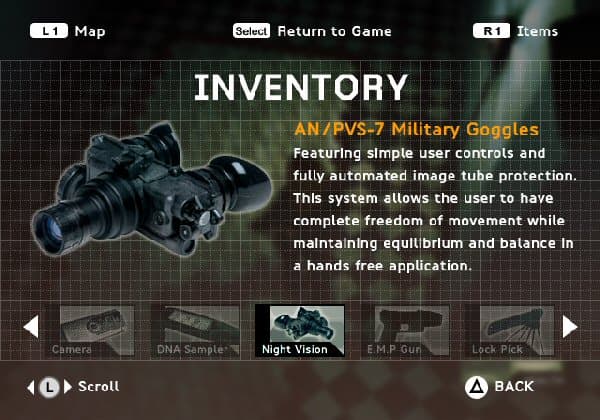Click the right inventory arrow
Viewport: 600px width, 420px height.
click(569, 326)
